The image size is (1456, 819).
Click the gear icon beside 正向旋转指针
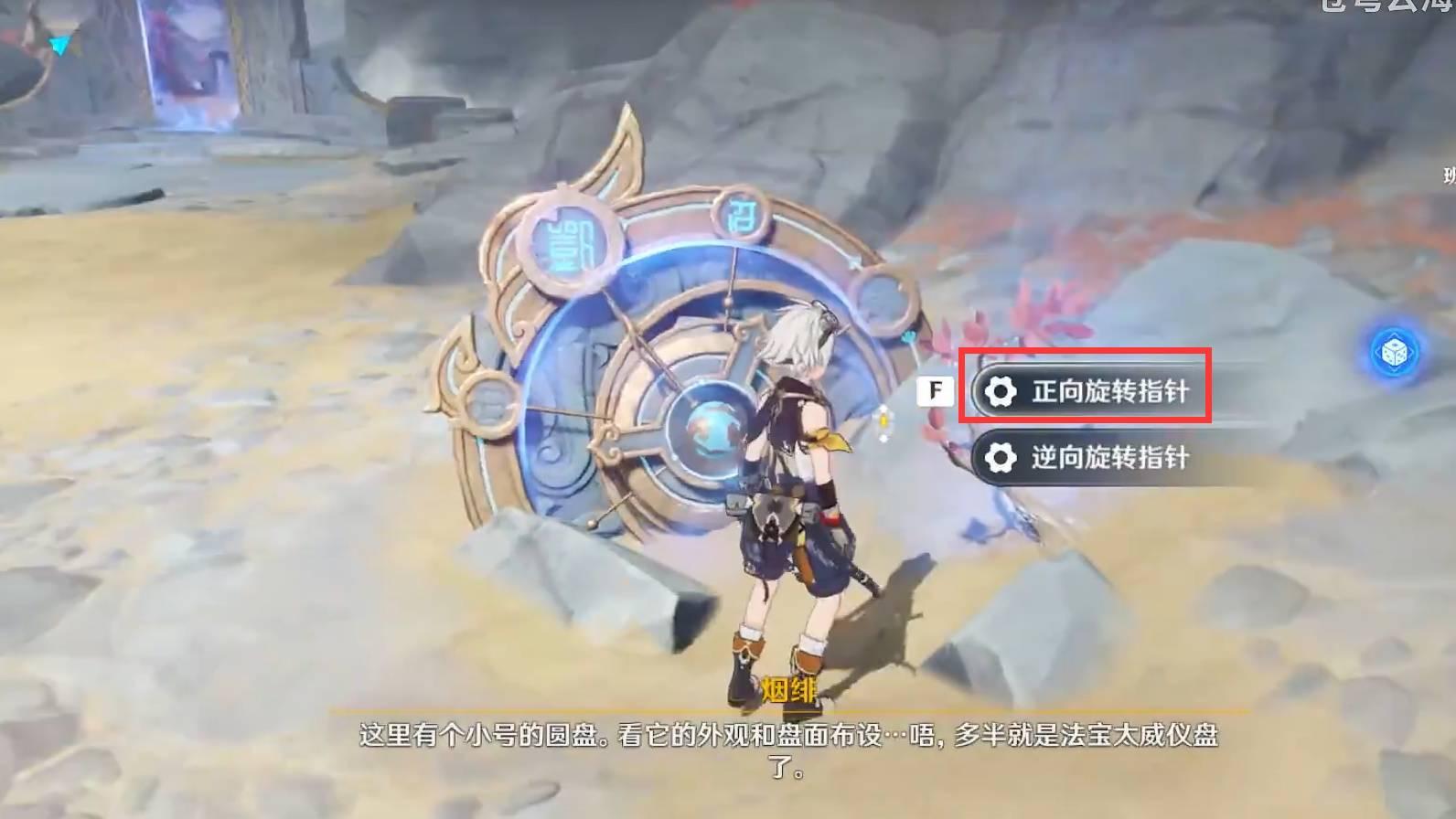tap(1001, 389)
